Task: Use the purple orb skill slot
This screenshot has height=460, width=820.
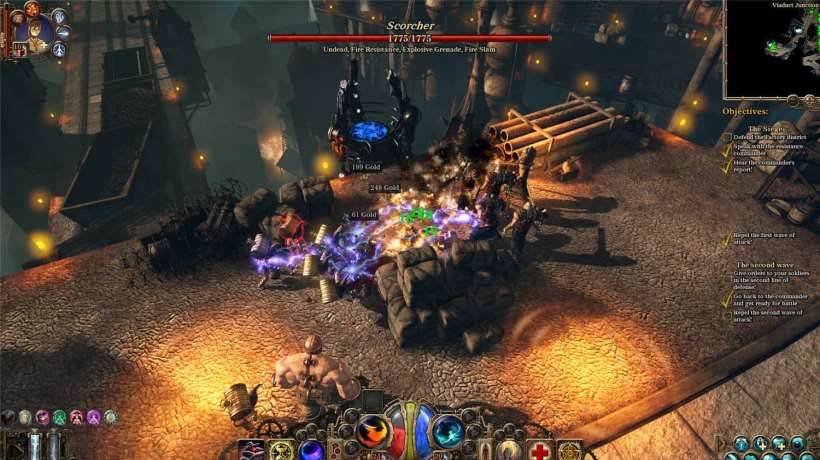Action: [312, 451]
